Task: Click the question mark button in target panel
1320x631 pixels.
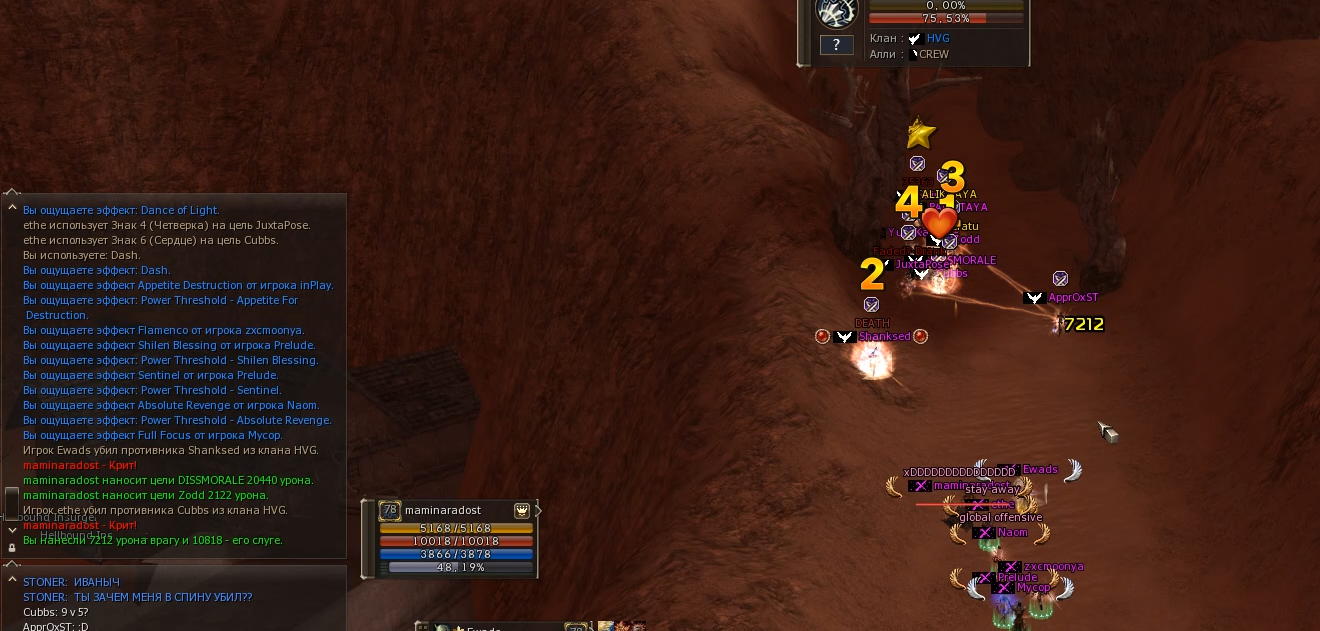Action: pyautogui.click(x=836, y=45)
